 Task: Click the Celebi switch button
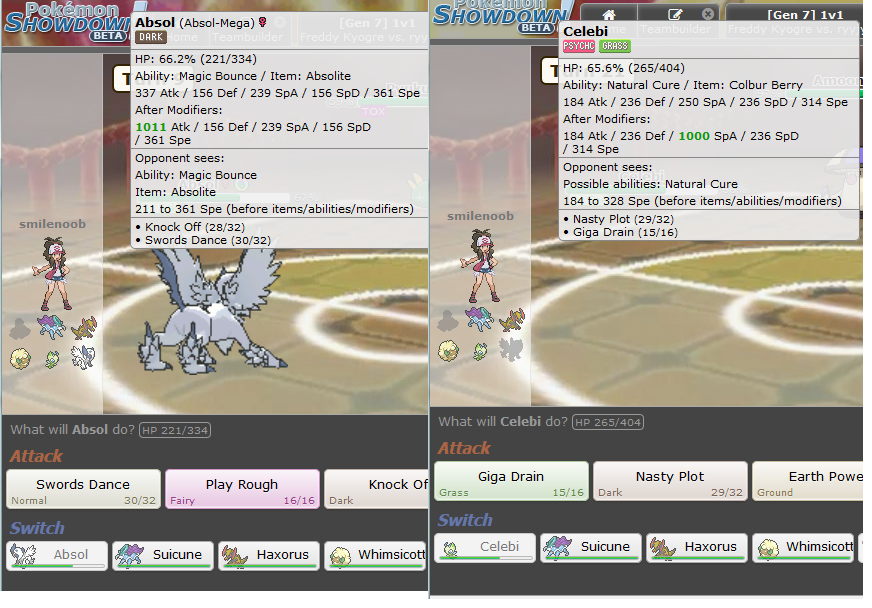[x=486, y=547]
